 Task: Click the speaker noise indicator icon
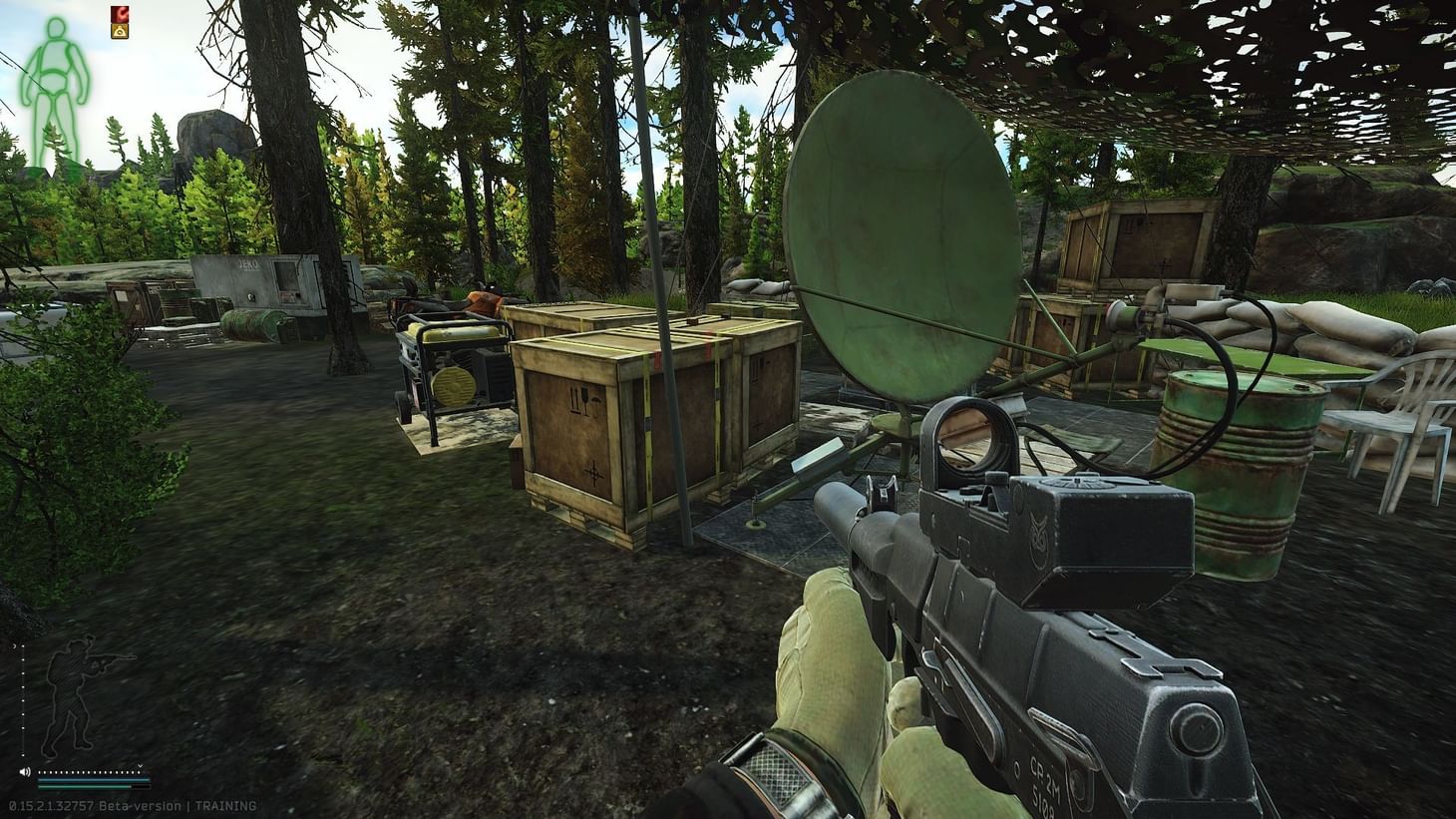click(x=25, y=772)
